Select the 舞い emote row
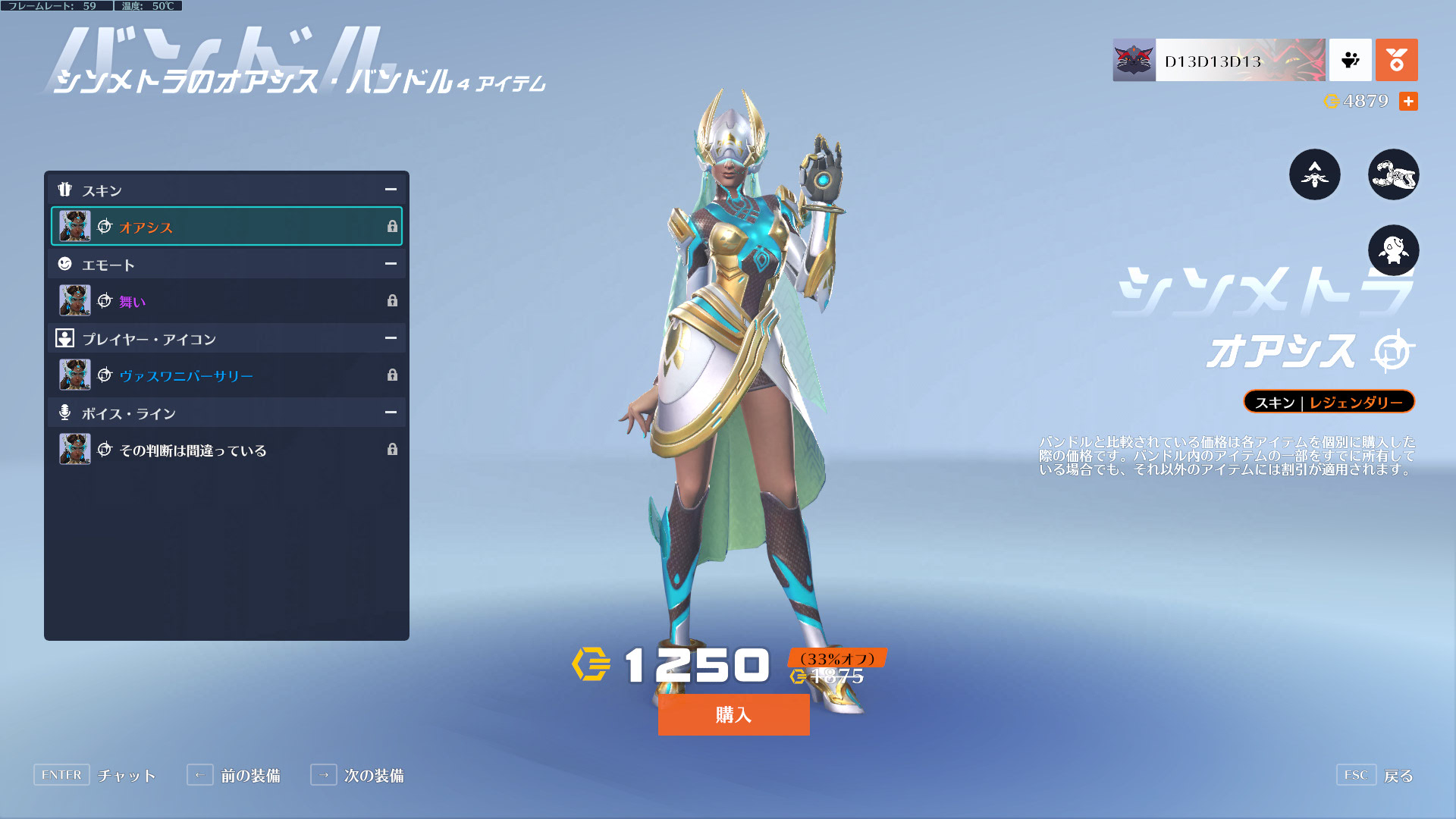This screenshot has width=1456, height=819. point(226,301)
